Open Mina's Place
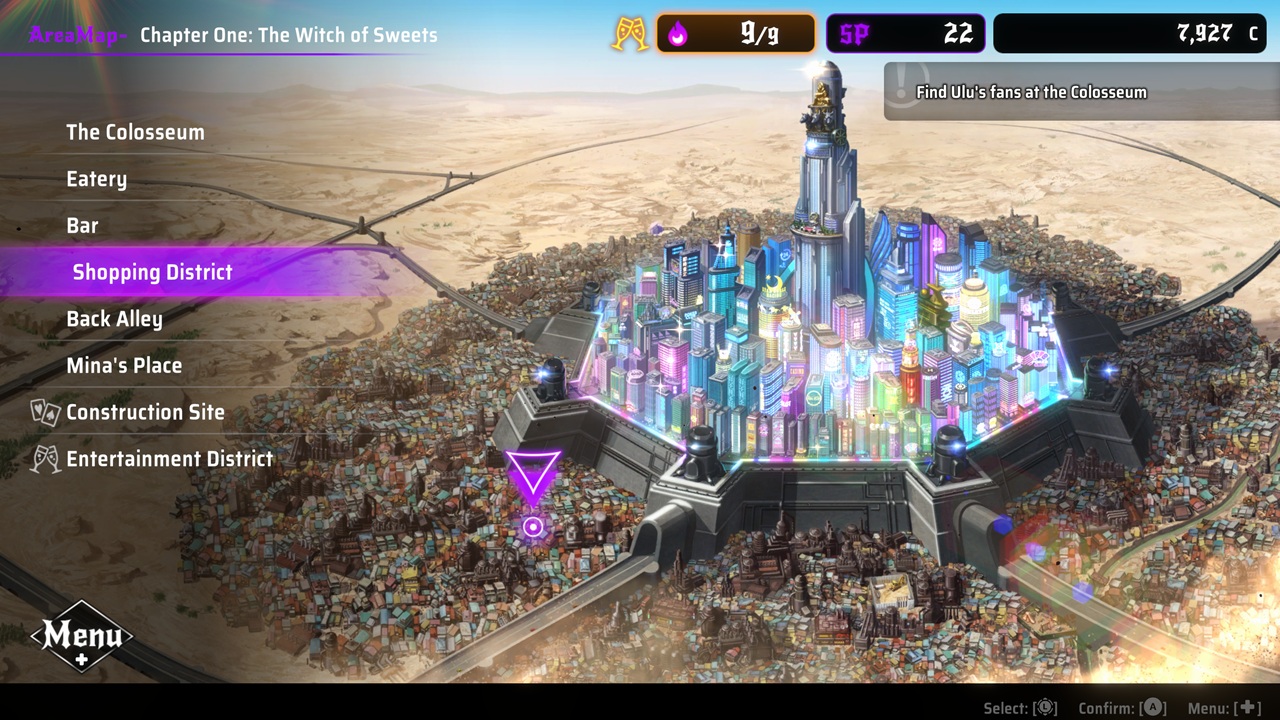Screen dimensions: 1280x720 pyautogui.click(x=124, y=365)
